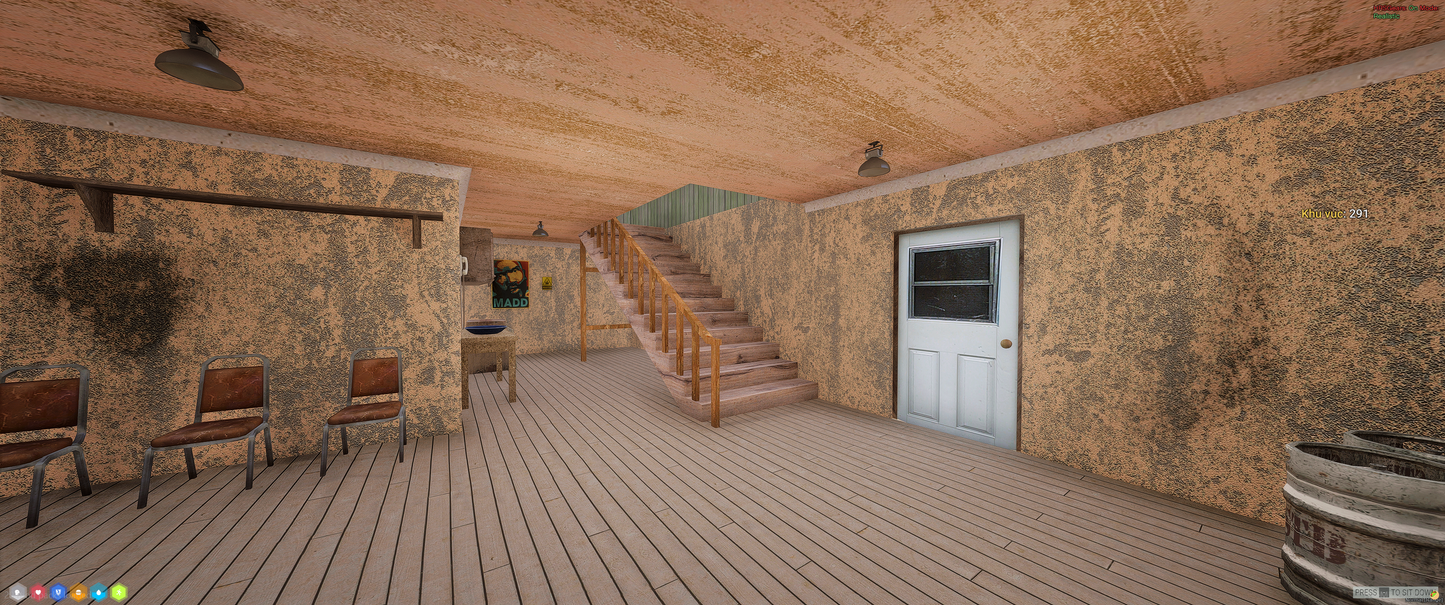Select the red heart health icon
The image size is (1445, 605).
pos(38,592)
